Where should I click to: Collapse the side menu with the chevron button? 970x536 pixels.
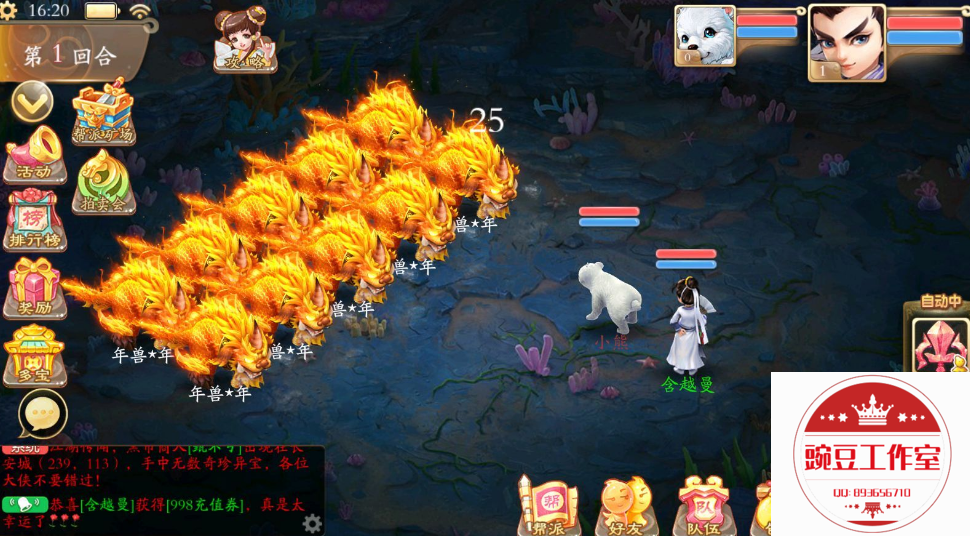[32, 100]
